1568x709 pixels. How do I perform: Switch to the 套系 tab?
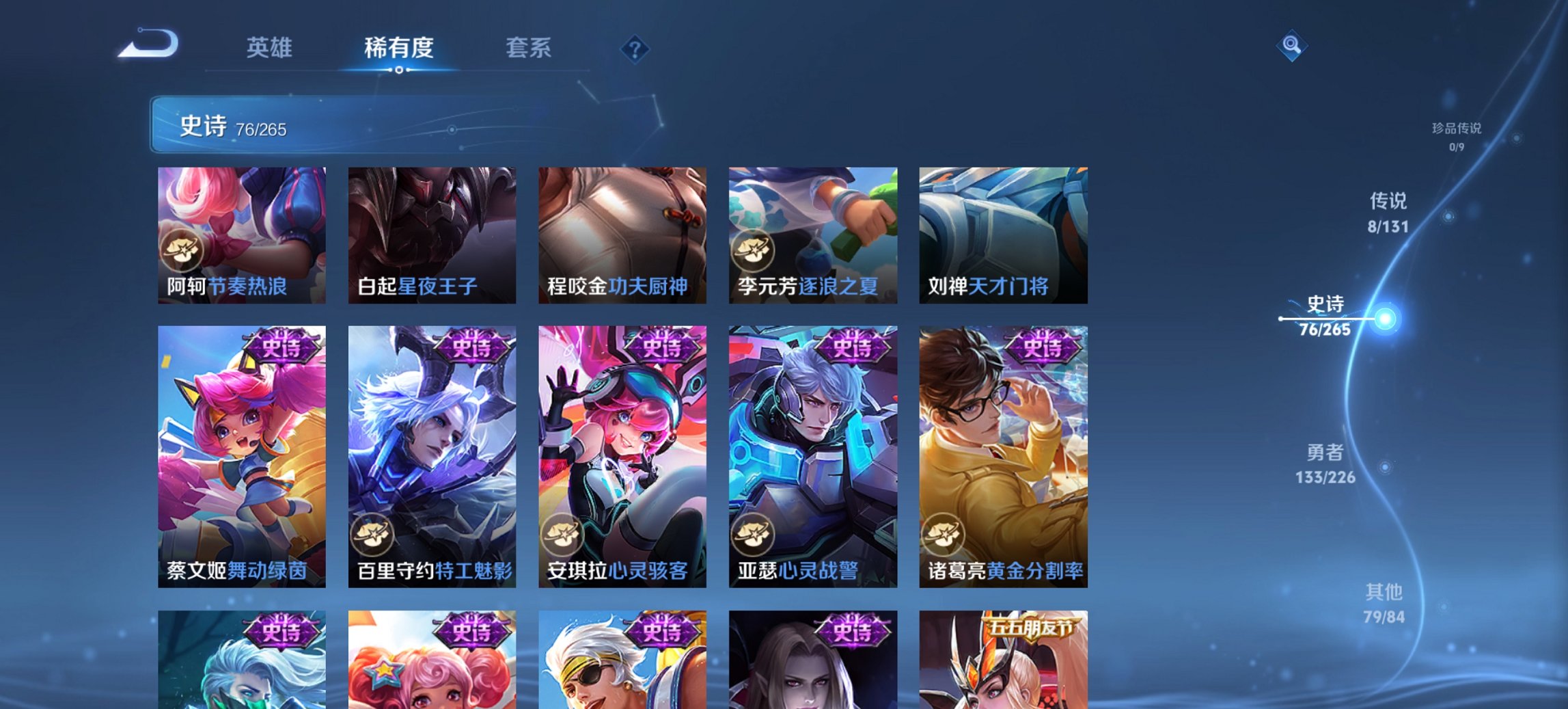529,48
